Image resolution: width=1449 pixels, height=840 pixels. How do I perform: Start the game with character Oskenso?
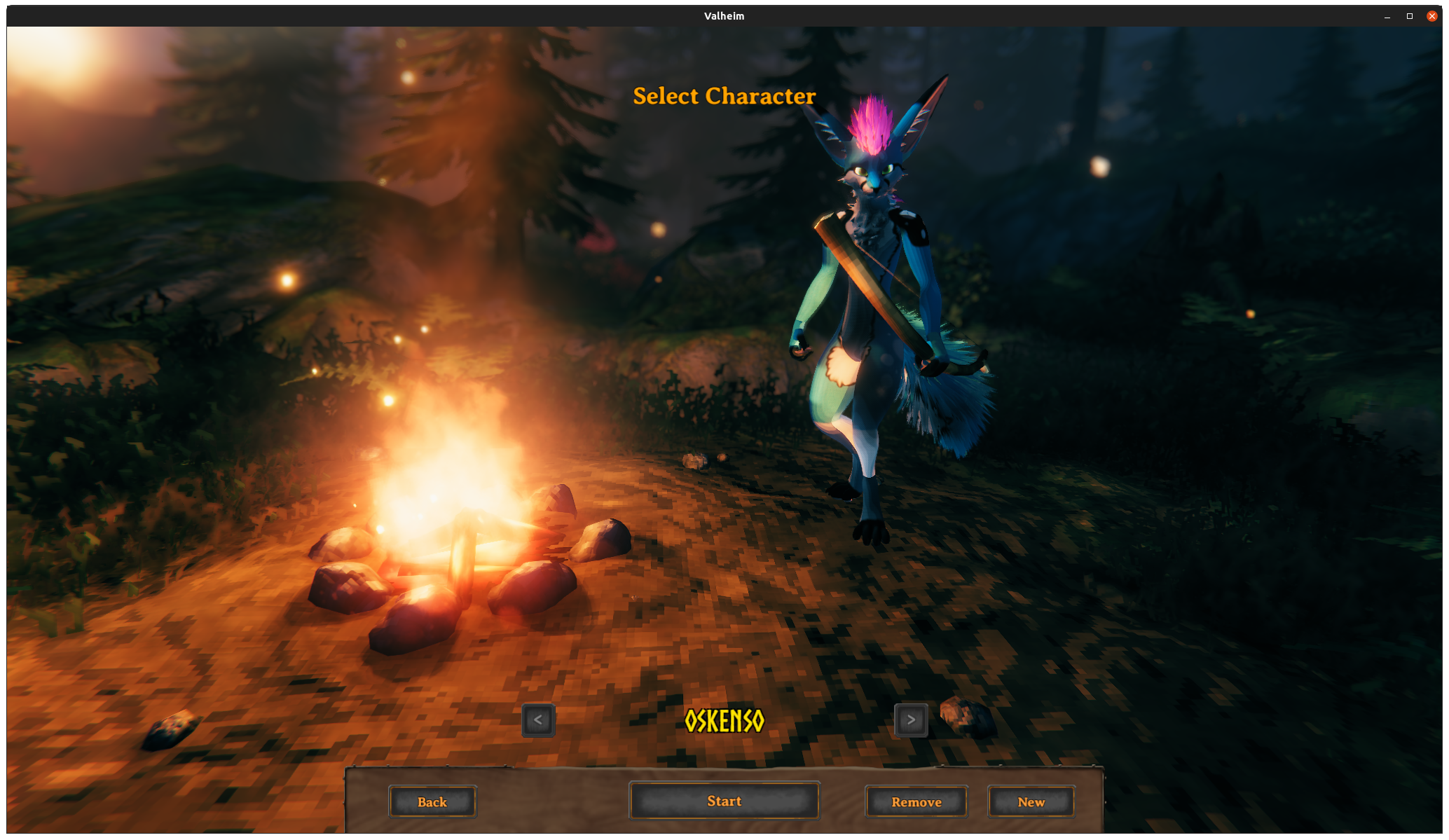coord(724,801)
